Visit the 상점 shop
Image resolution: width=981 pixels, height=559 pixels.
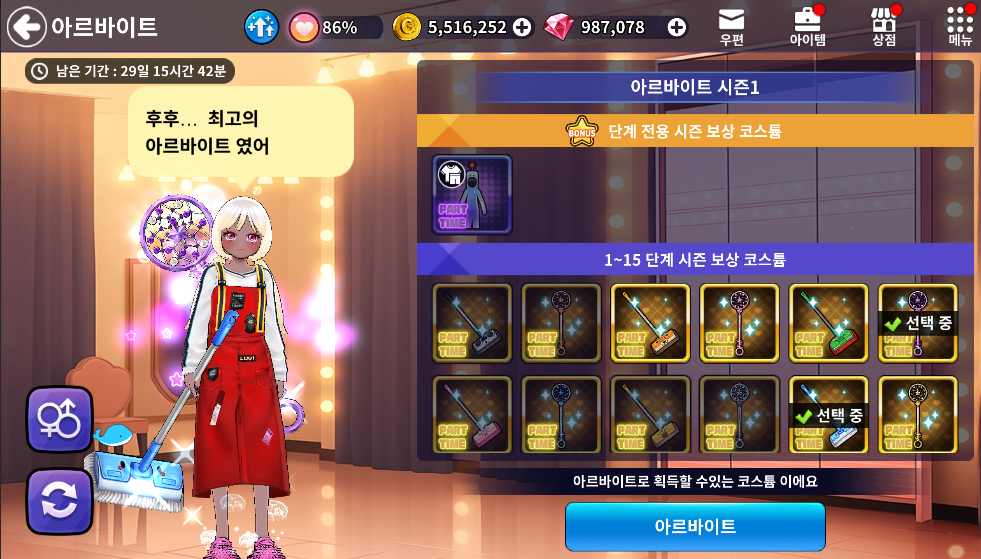pos(883,26)
